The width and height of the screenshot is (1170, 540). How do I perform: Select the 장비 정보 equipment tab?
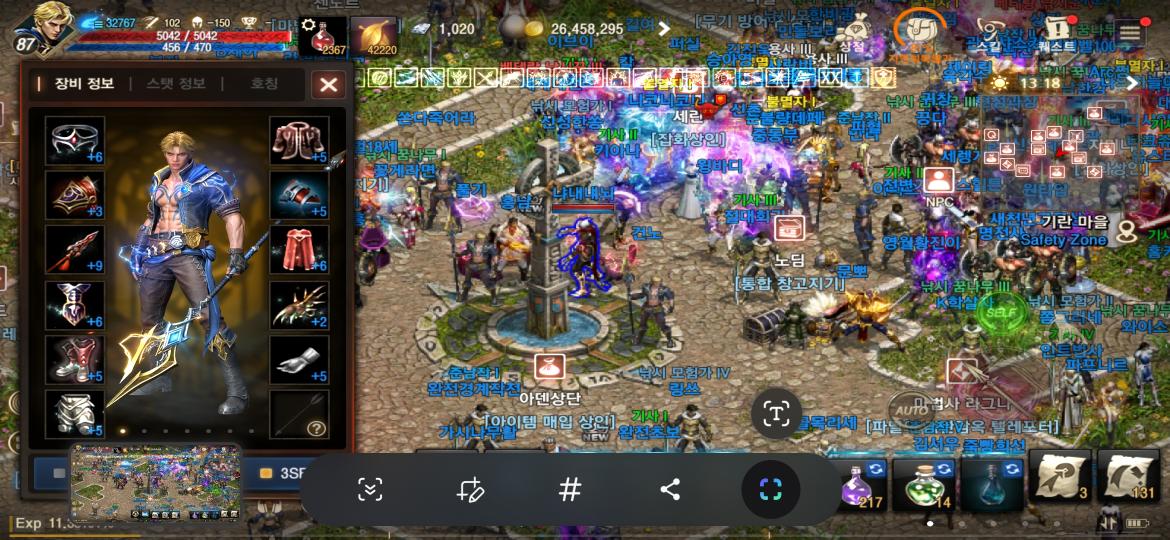pyautogui.click(x=82, y=84)
